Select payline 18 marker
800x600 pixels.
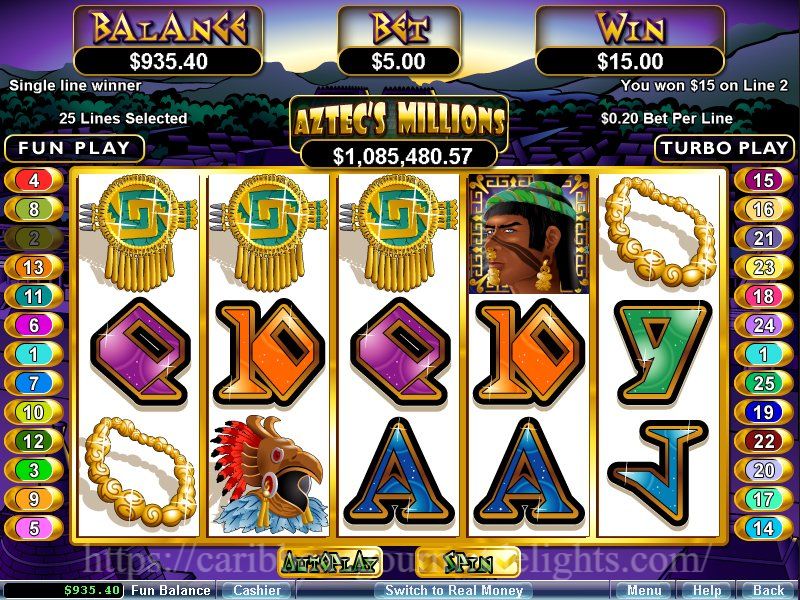(763, 296)
